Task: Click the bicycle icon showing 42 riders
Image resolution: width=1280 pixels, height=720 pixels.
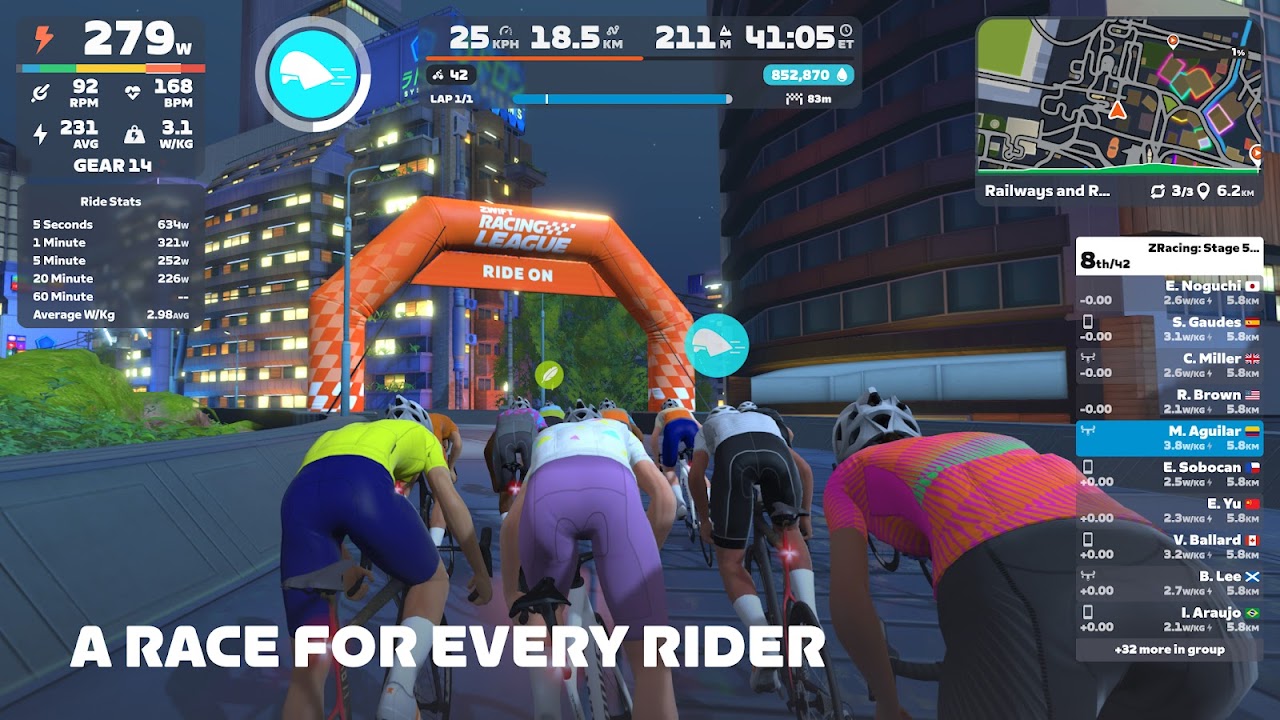Action: 435,74
